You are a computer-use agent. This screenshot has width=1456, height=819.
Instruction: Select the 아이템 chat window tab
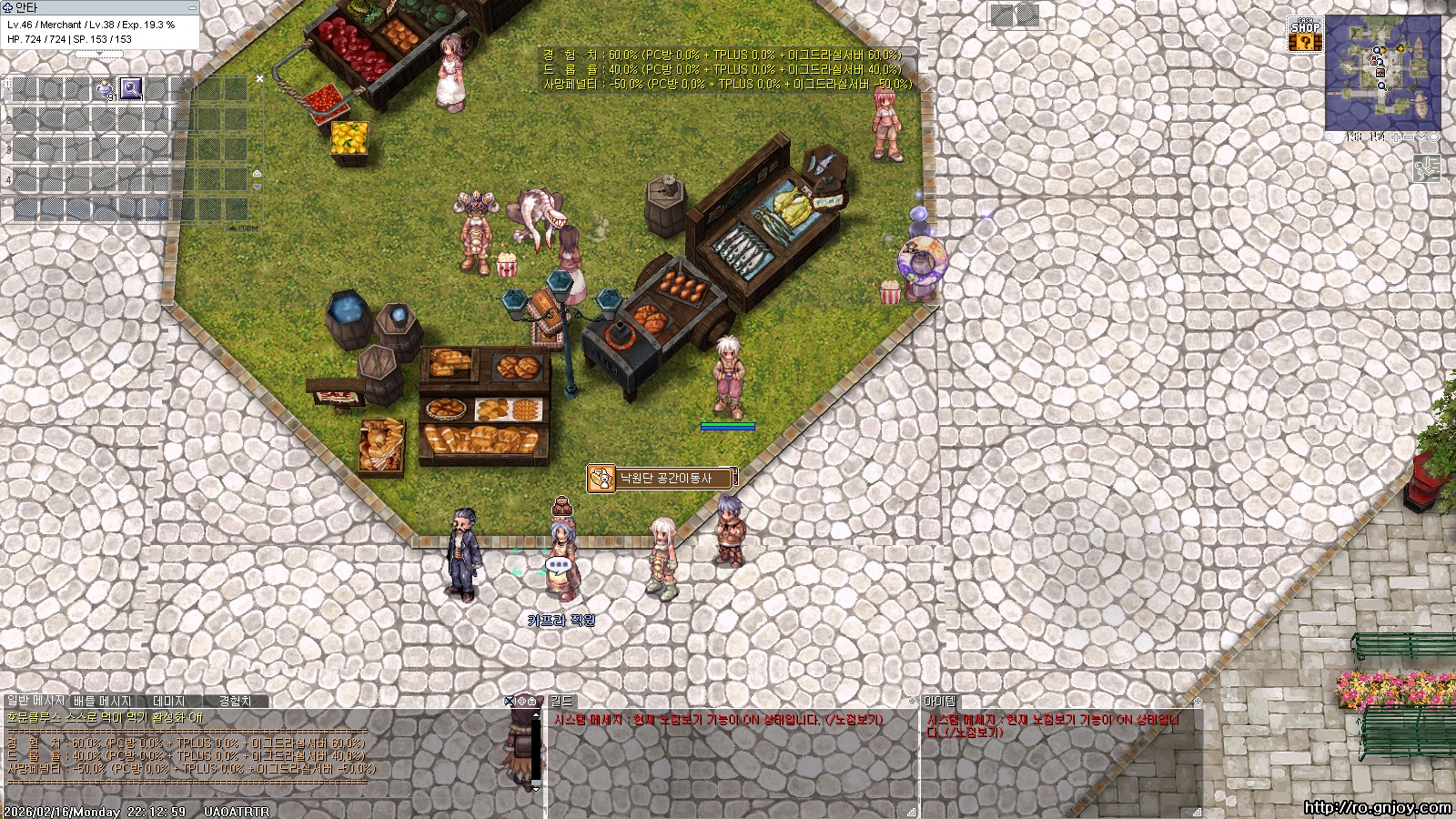[x=940, y=701]
